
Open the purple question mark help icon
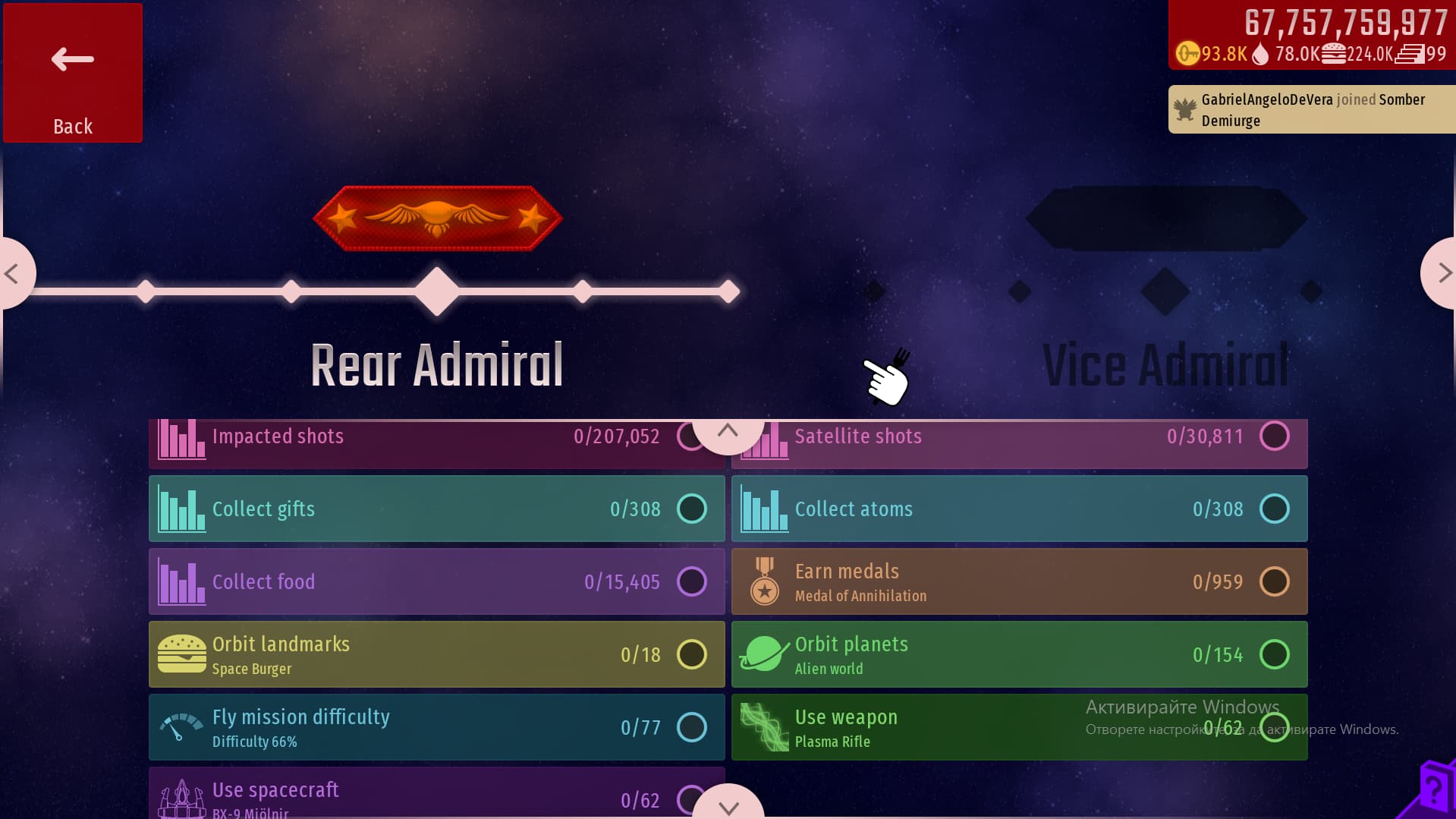1433,789
